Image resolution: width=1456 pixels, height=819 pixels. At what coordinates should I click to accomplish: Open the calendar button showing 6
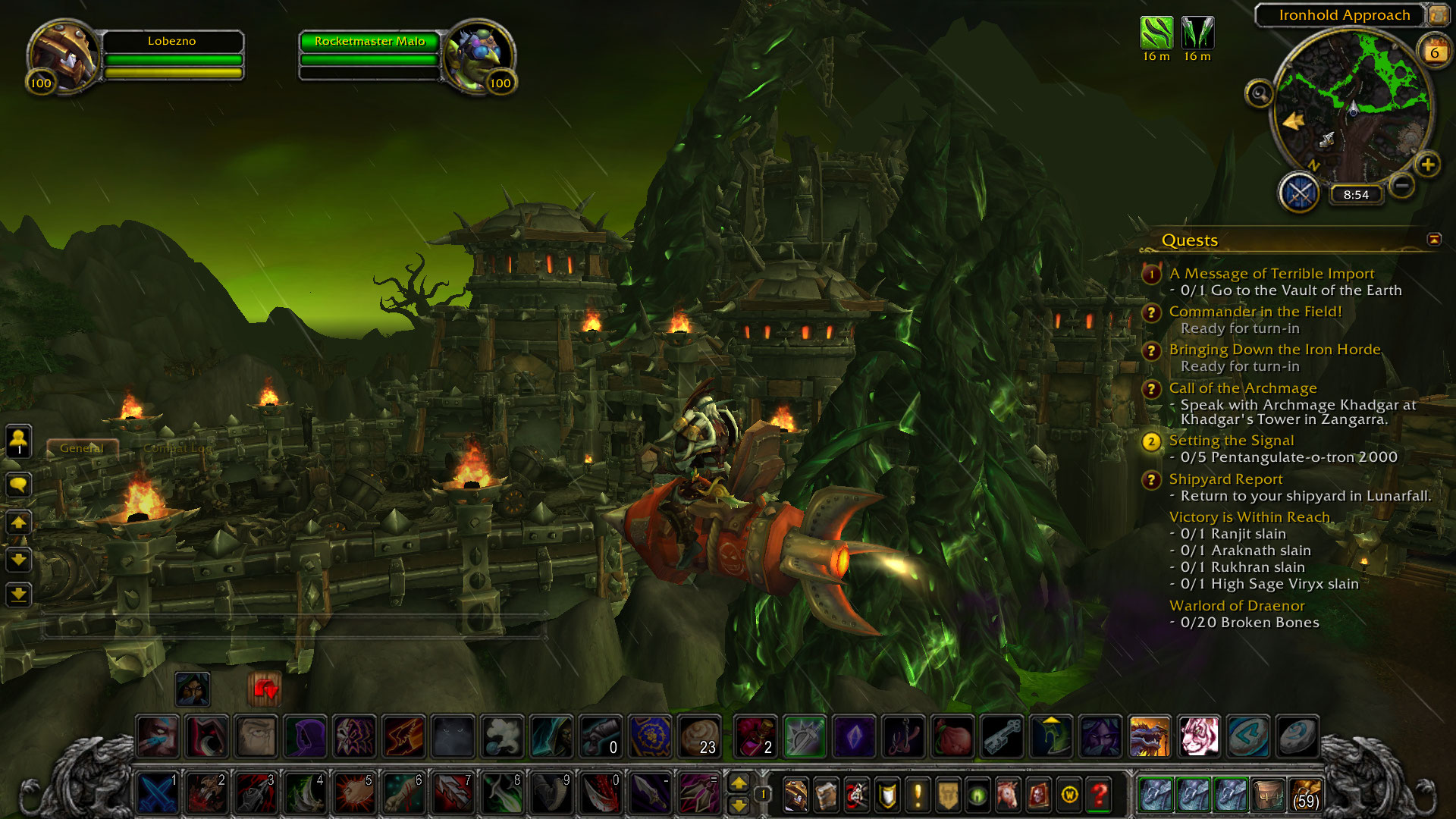tap(1434, 52)
